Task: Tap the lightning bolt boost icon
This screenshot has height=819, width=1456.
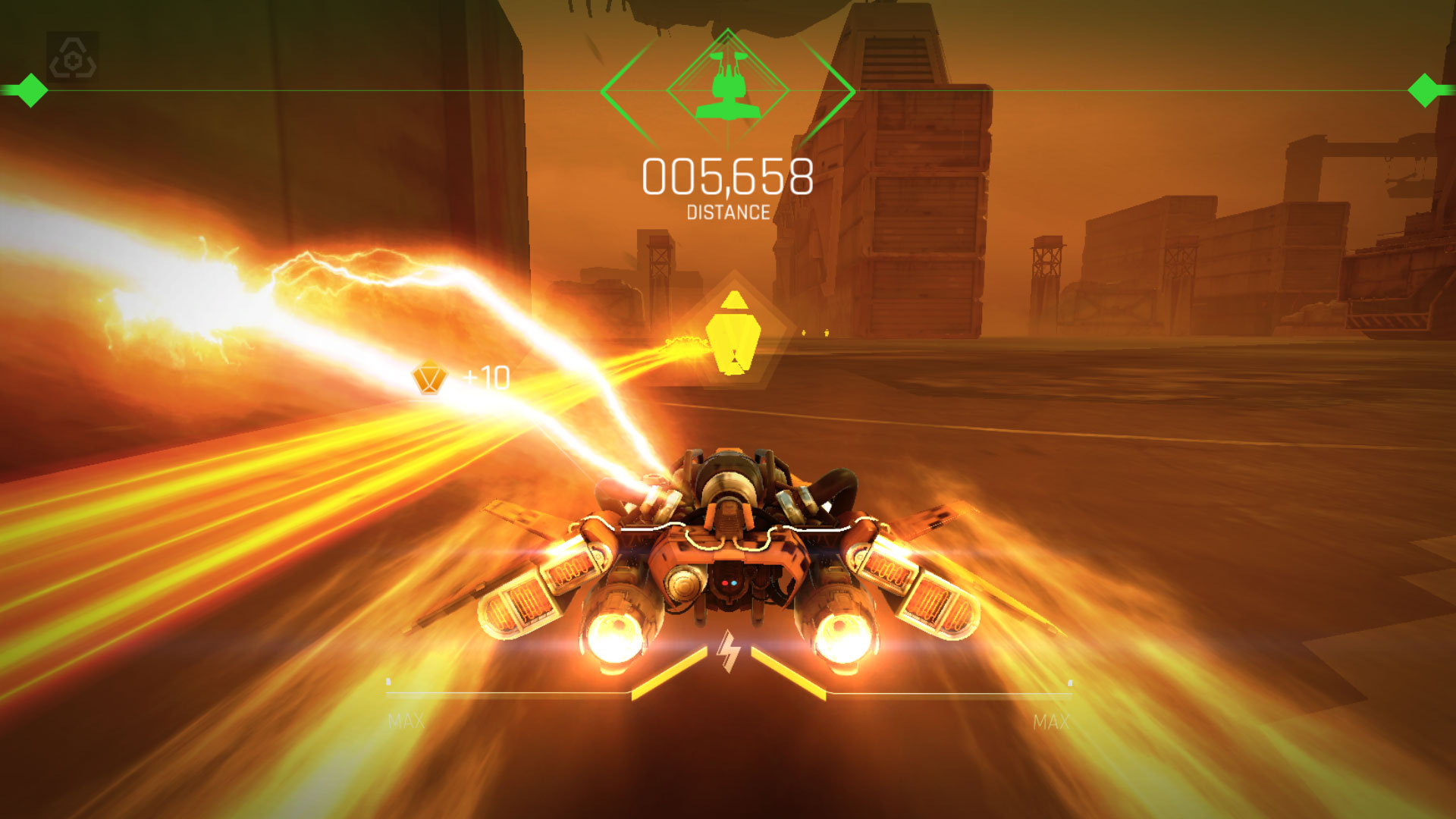Action: pyautogui.click(x=728, y=651)
